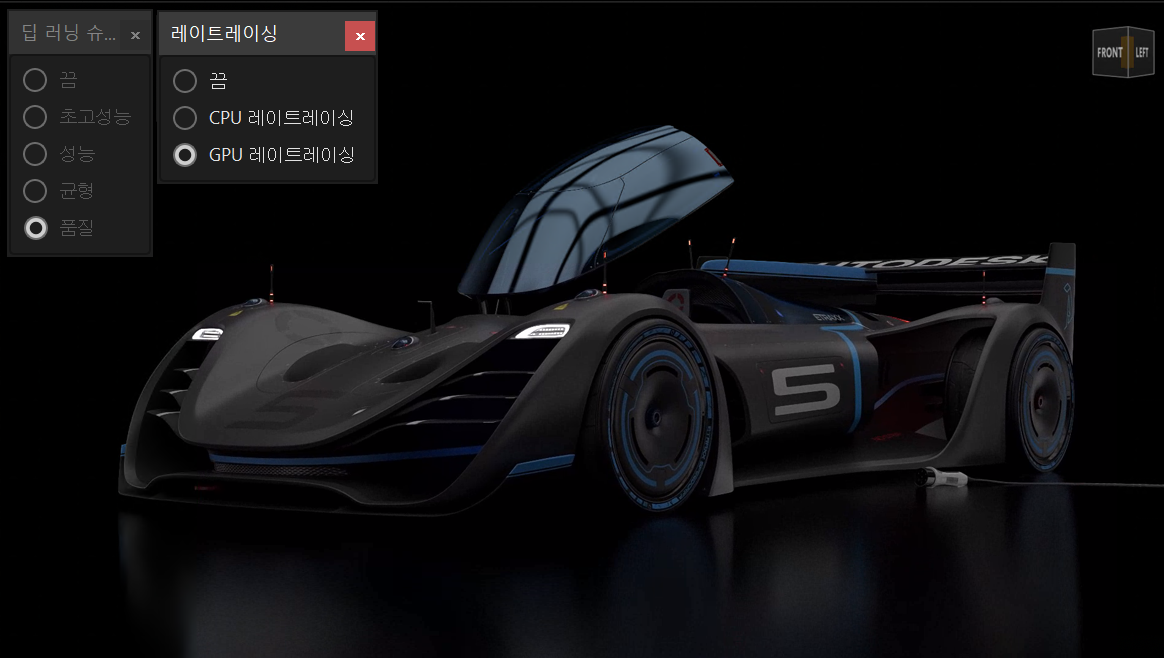This screenshot has width=1164, height=658.
Task: Select the 품질 supersampling mode
Action: pyautogui.click(x=35, y=228)
